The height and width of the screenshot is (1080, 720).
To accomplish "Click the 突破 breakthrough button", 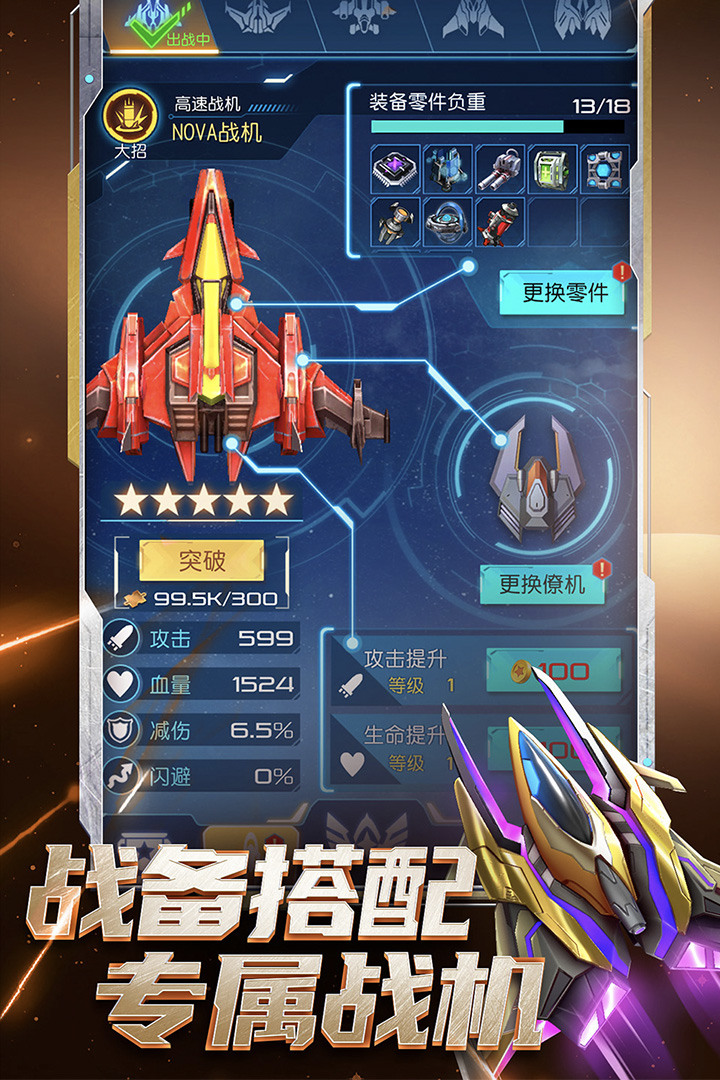I will tap(201, 561).
